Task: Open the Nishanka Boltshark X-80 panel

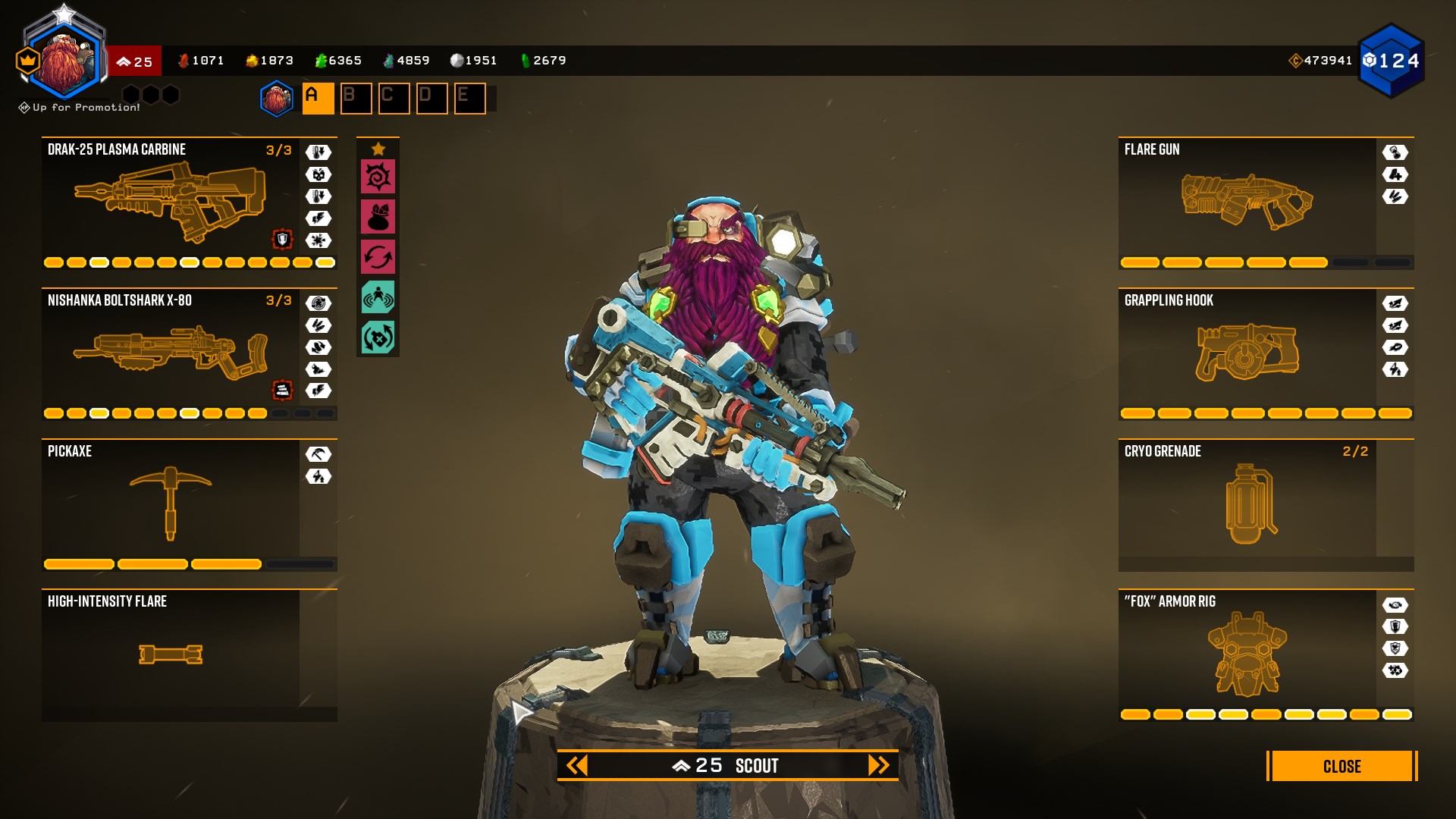Action: pyautogui.click(x=171, y=353)
